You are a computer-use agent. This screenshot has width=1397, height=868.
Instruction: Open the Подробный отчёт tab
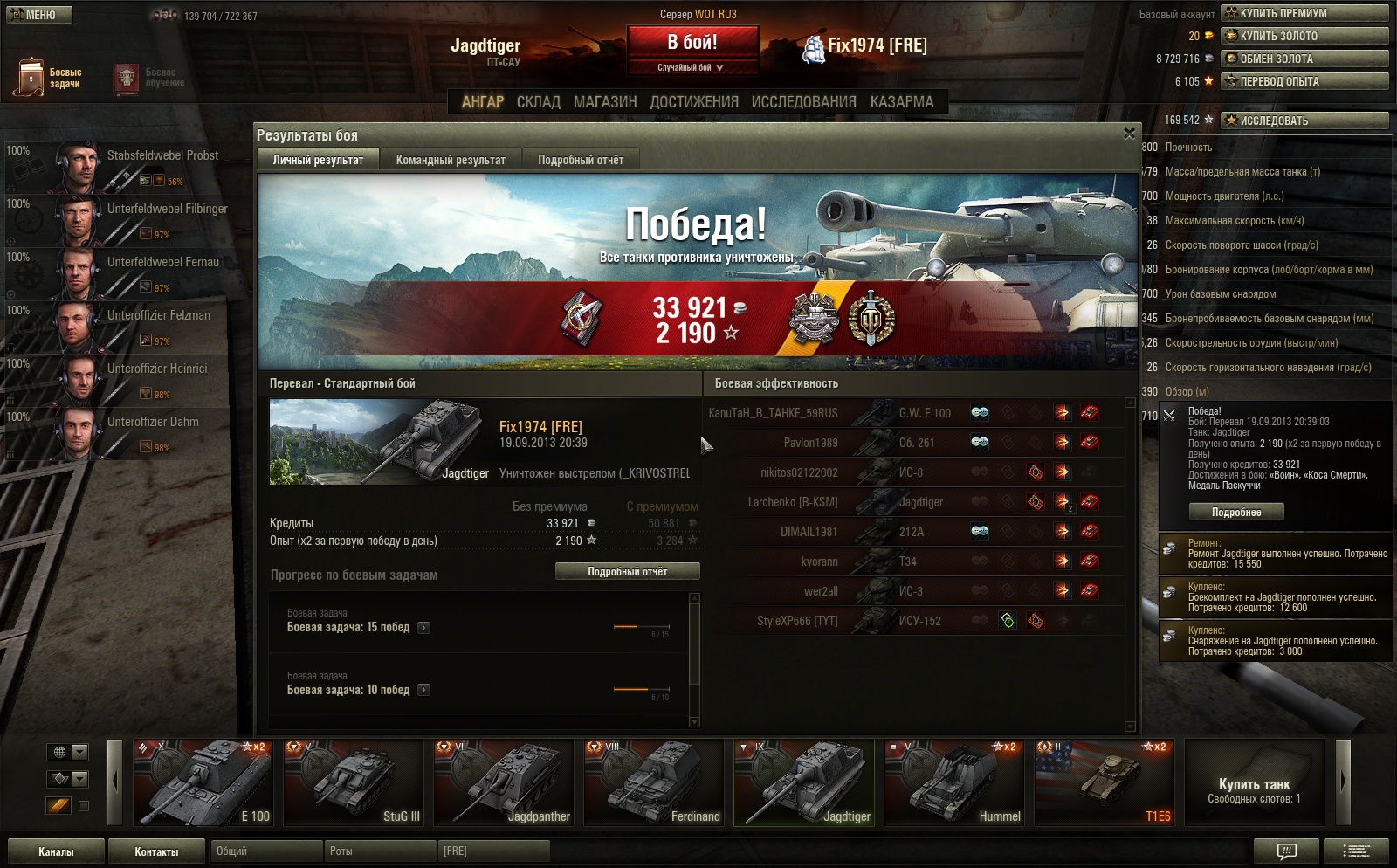click(581, 160)
